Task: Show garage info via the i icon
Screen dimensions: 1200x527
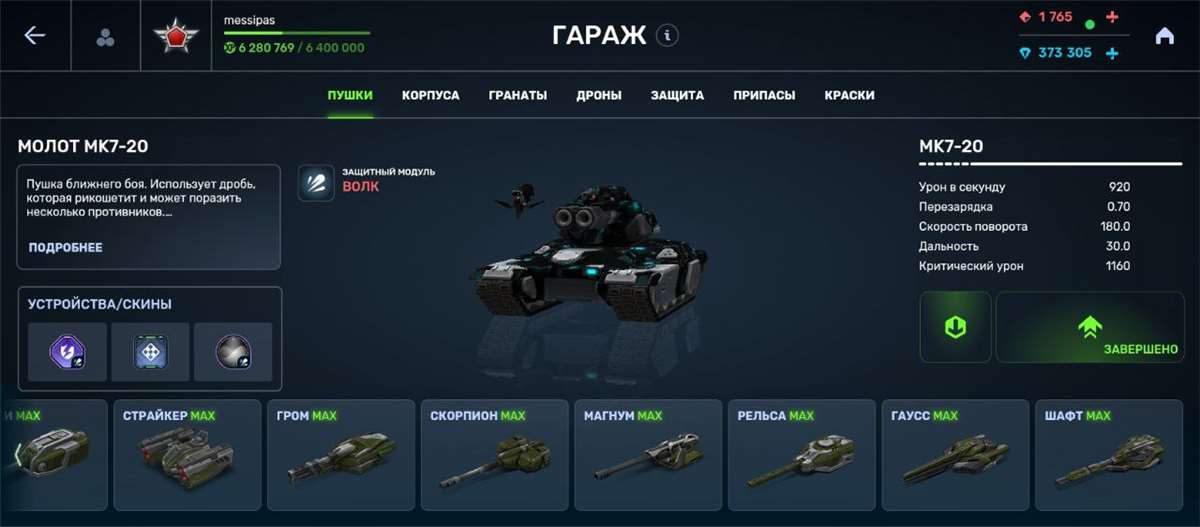Action: [667, 36]
